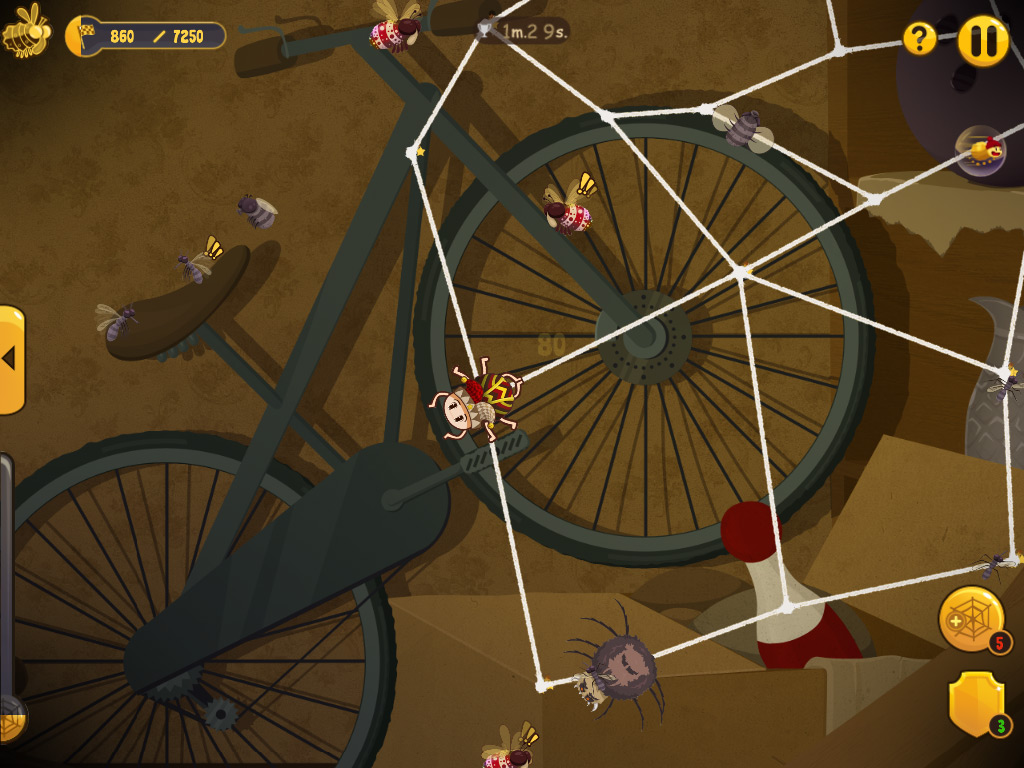
Task: Tap the golden bee icon
Action: click(27, 31)
